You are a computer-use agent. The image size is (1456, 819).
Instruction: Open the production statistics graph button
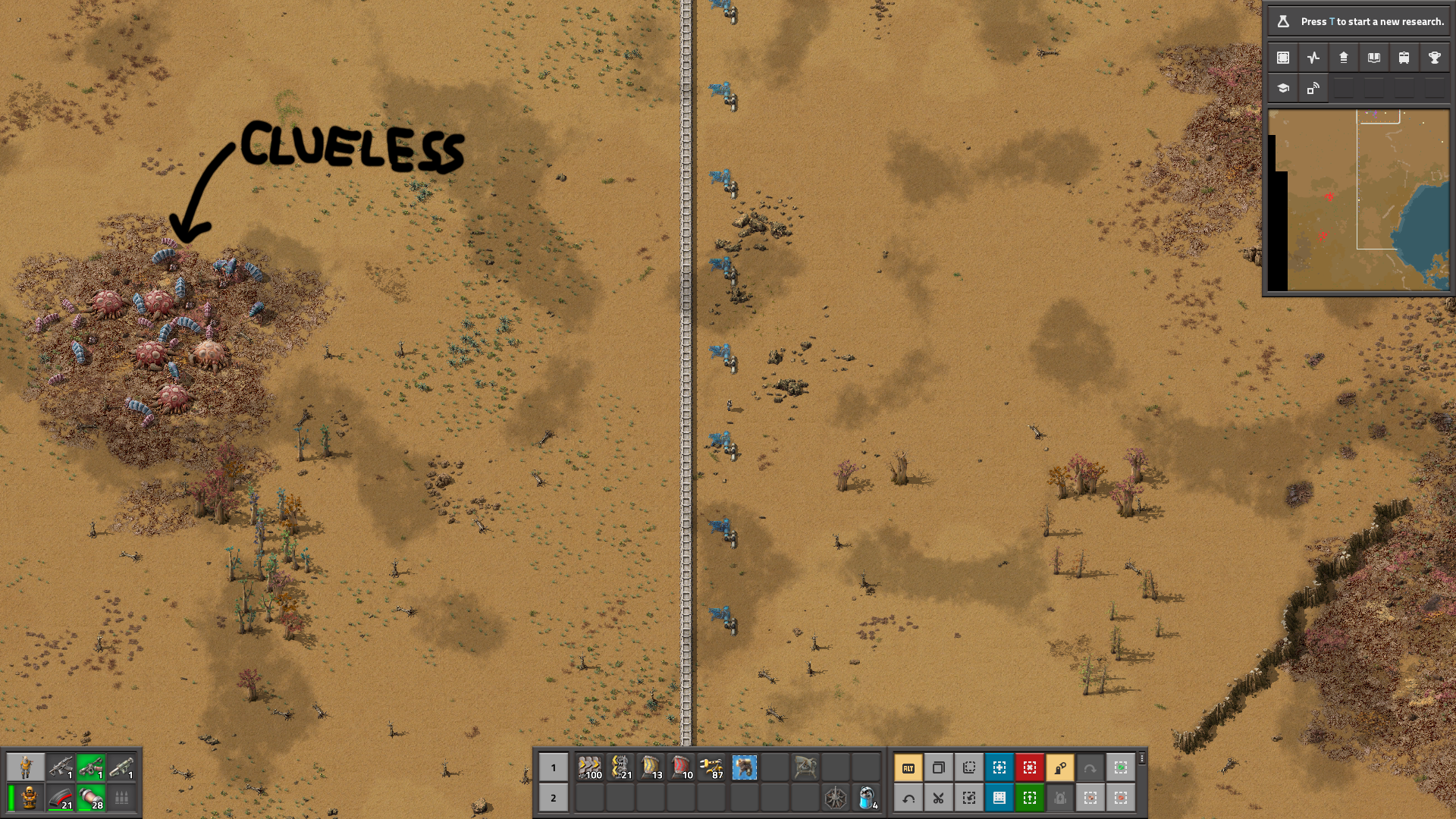(x=1313, y=58)
